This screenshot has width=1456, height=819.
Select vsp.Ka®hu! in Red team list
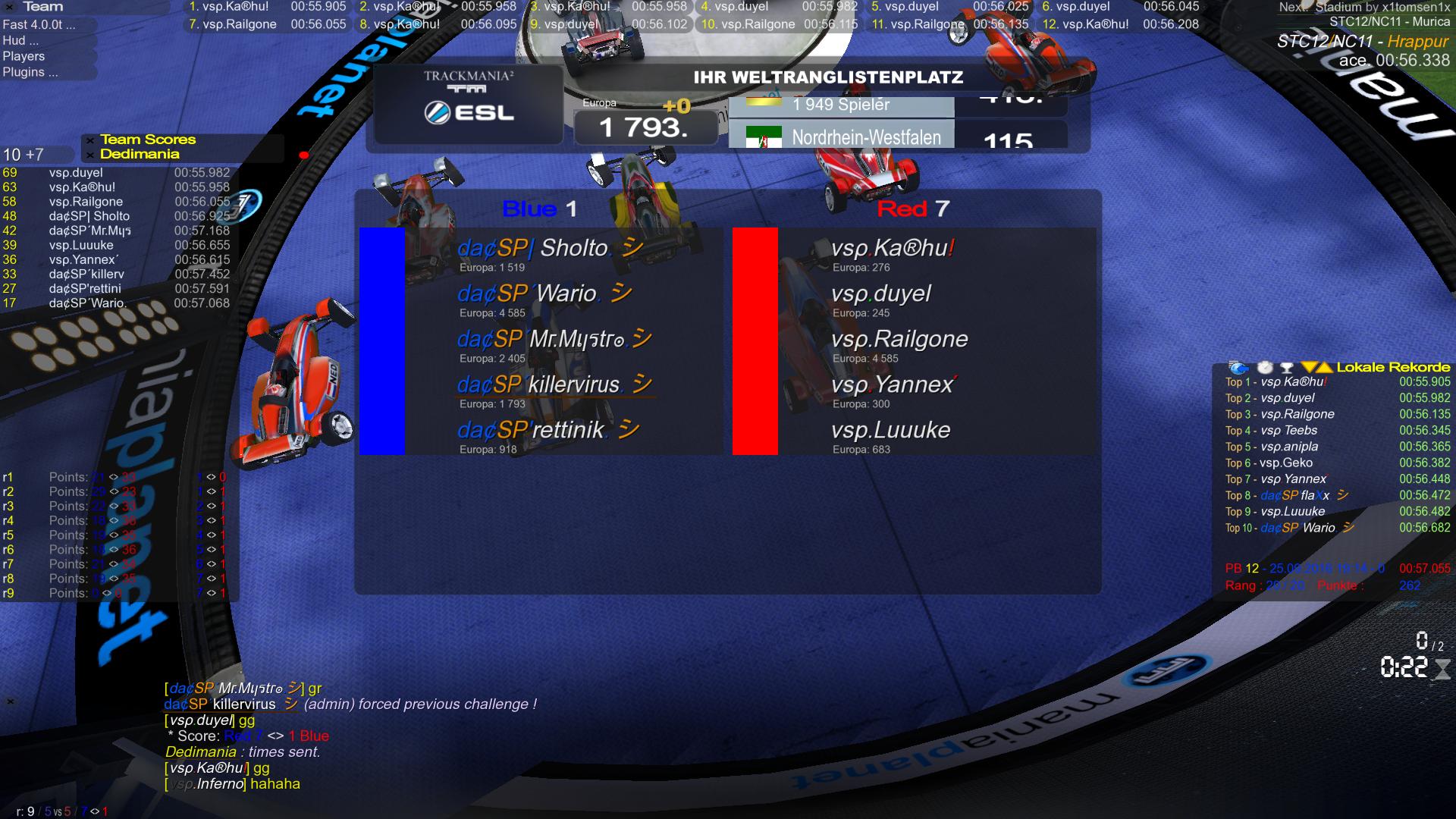892,248
